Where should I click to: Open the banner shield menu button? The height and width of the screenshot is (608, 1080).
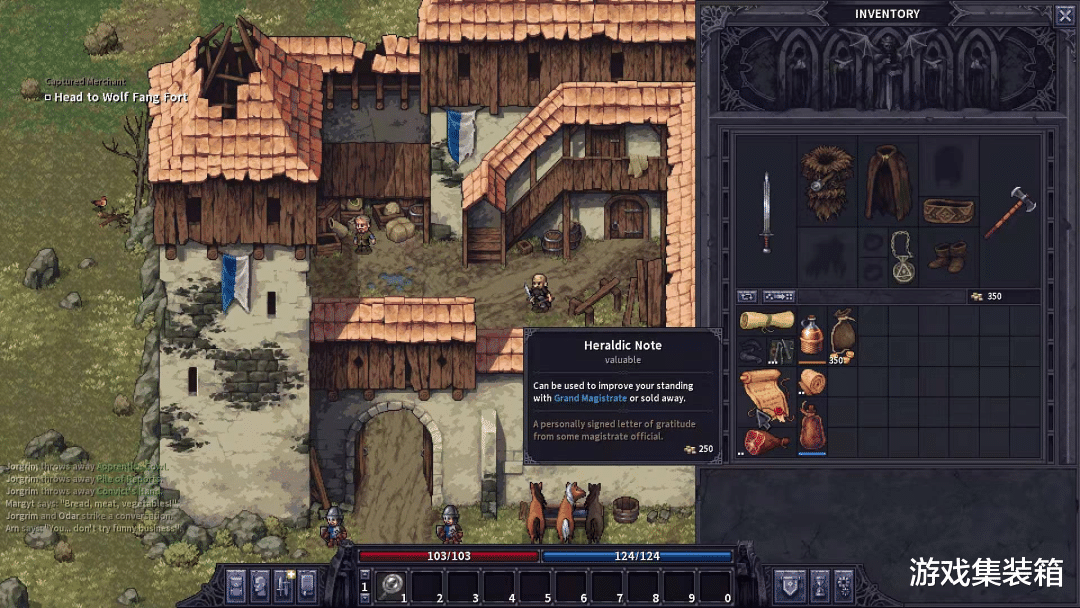[789, 584]
